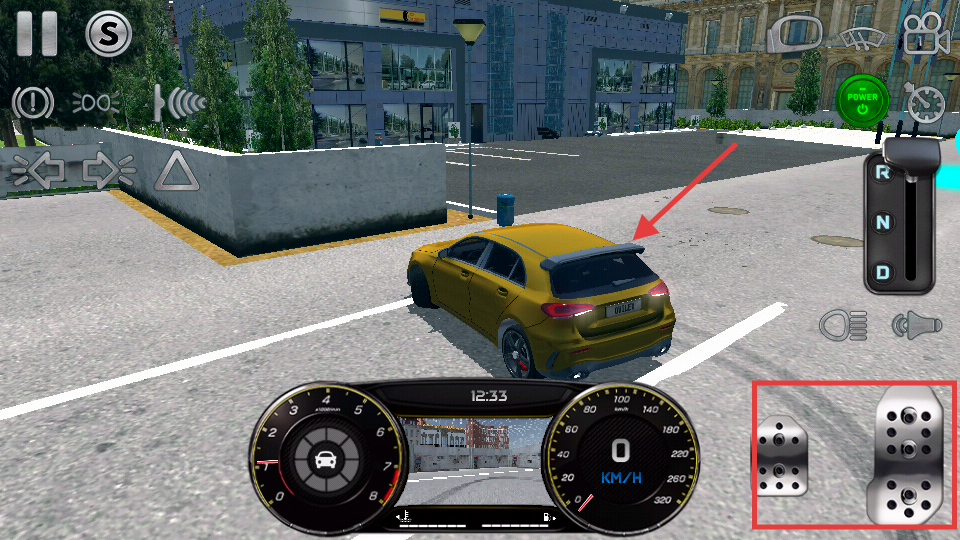Screen dimensions: 960x540
Task: Switch on the side marker lights
Action: coord(96,102)
